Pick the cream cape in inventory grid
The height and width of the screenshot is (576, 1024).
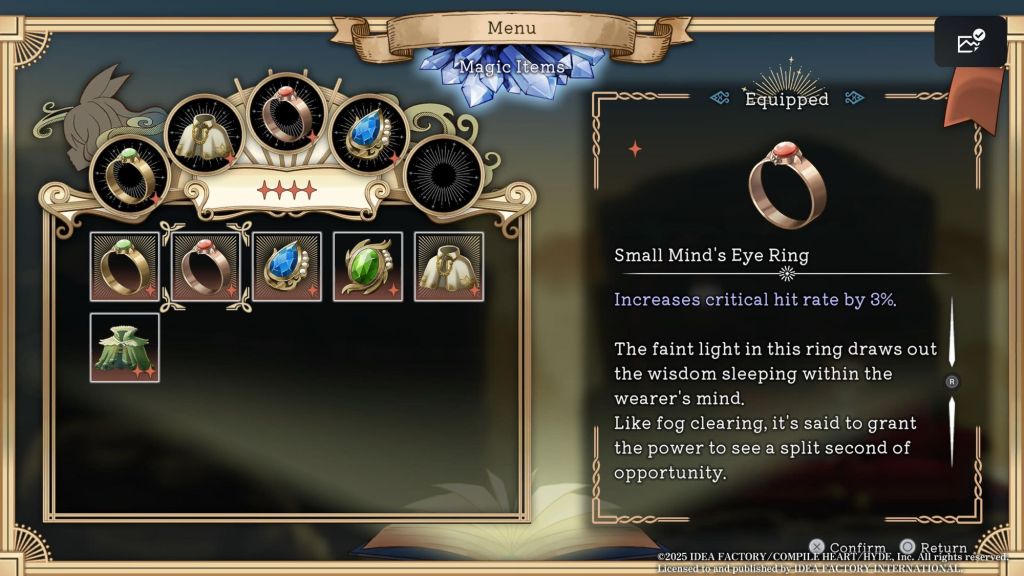tap(449, 267)
